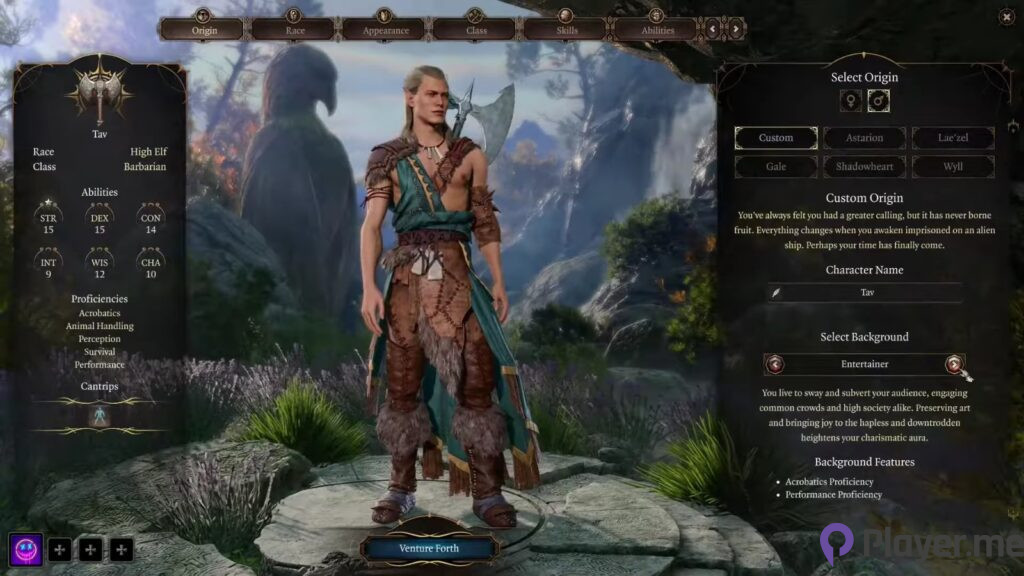Choose Wyll as origin
The image size is (1024, 576).
click(x=953, y=166)
